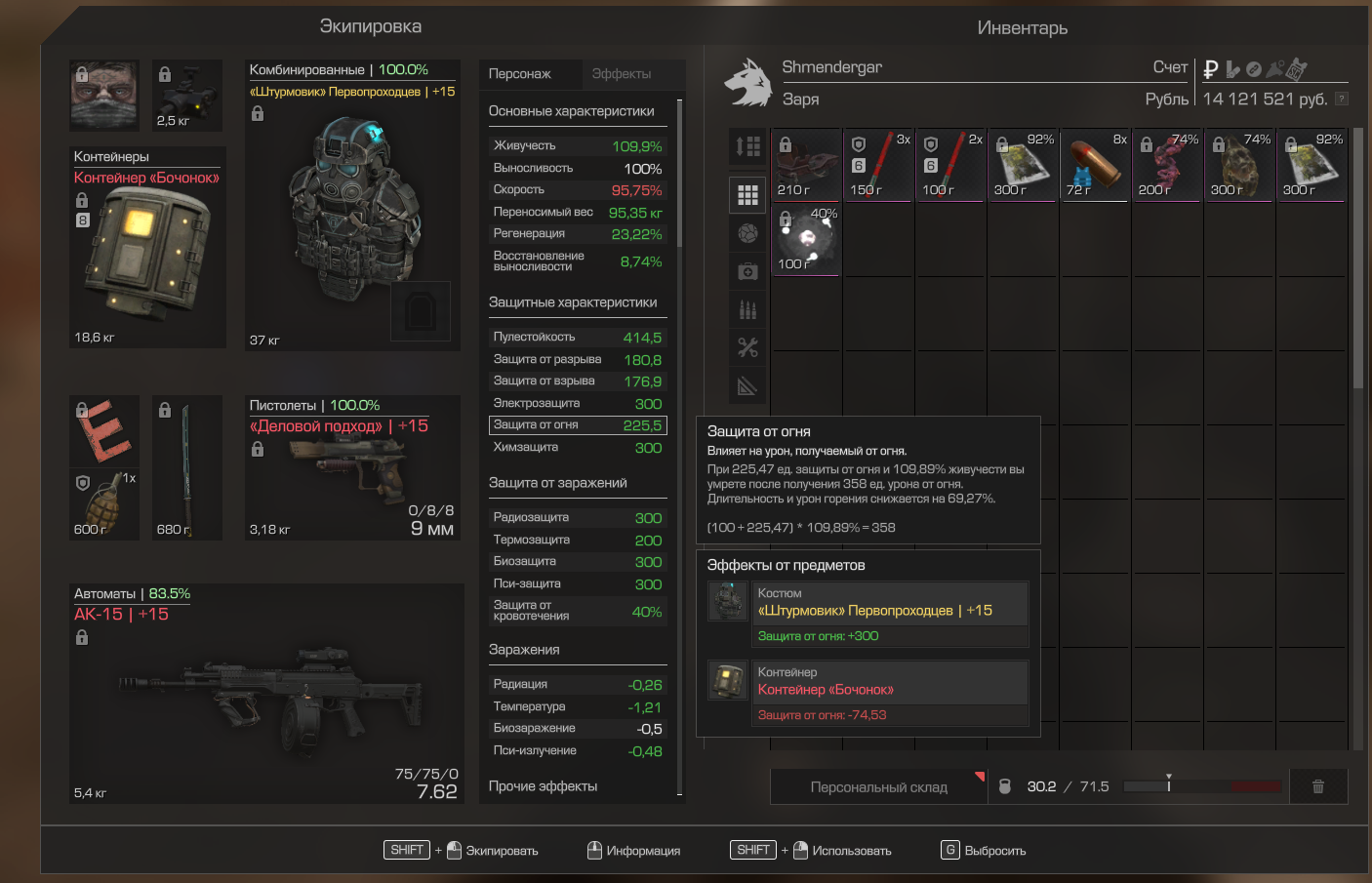Click the trash bin delete button
The image size is (1372, 883).
tap(1318, 786)
